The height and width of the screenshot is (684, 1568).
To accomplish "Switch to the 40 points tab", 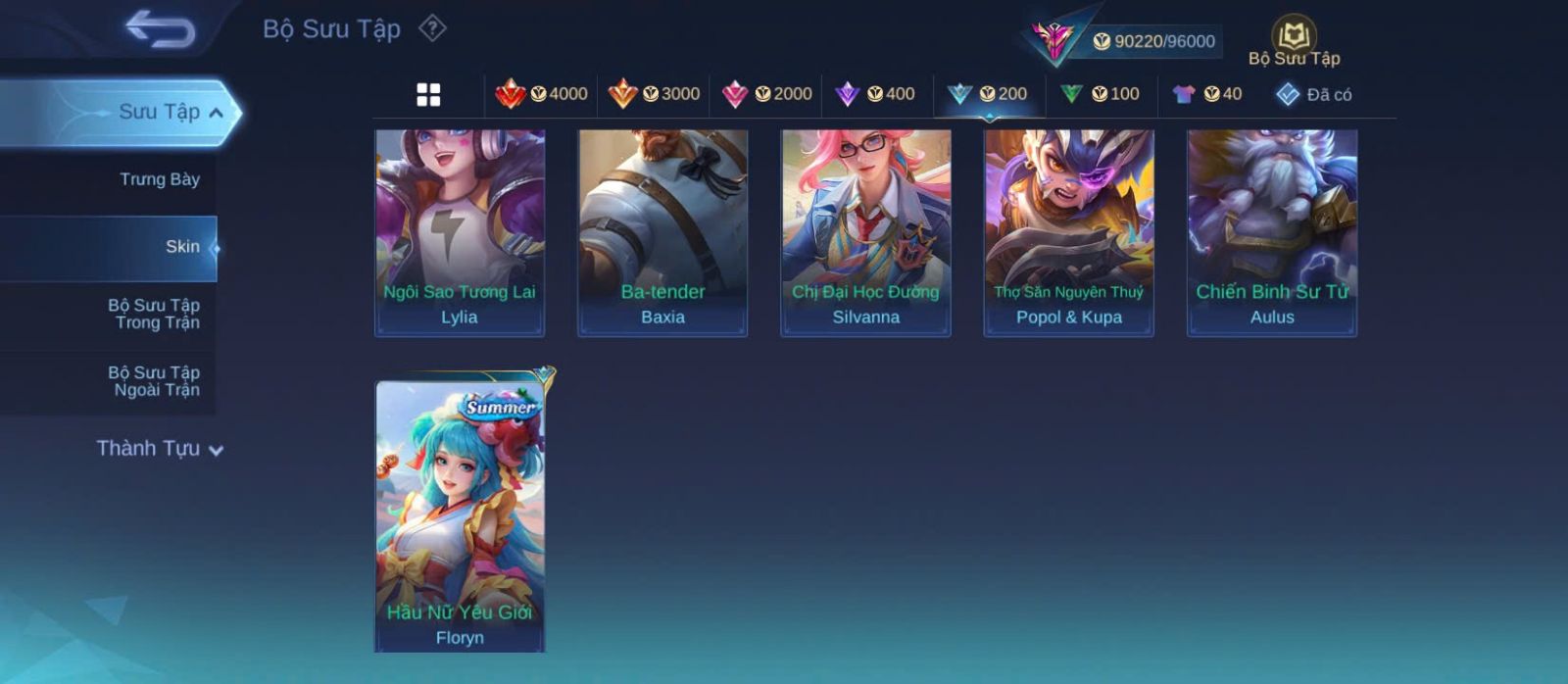I will [x=1207, y=94].
